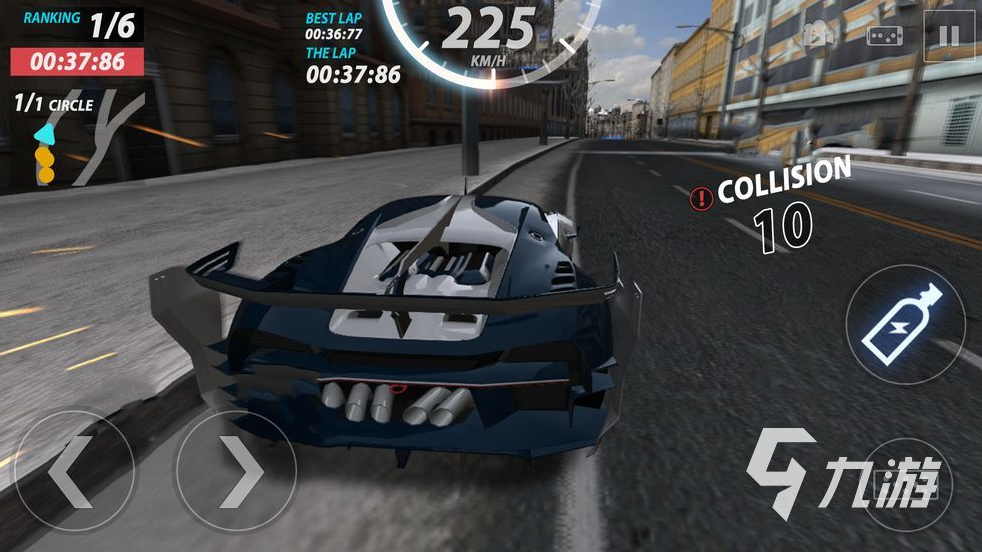Activate the nitro boost bottle
Screen dimensions: 982x552
905,324
